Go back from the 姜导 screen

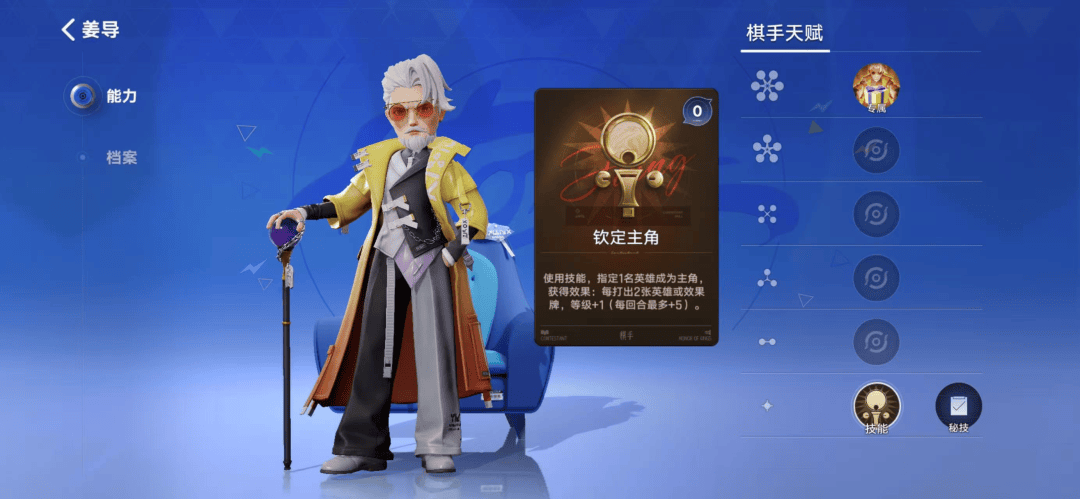click(x=69, y=30)
